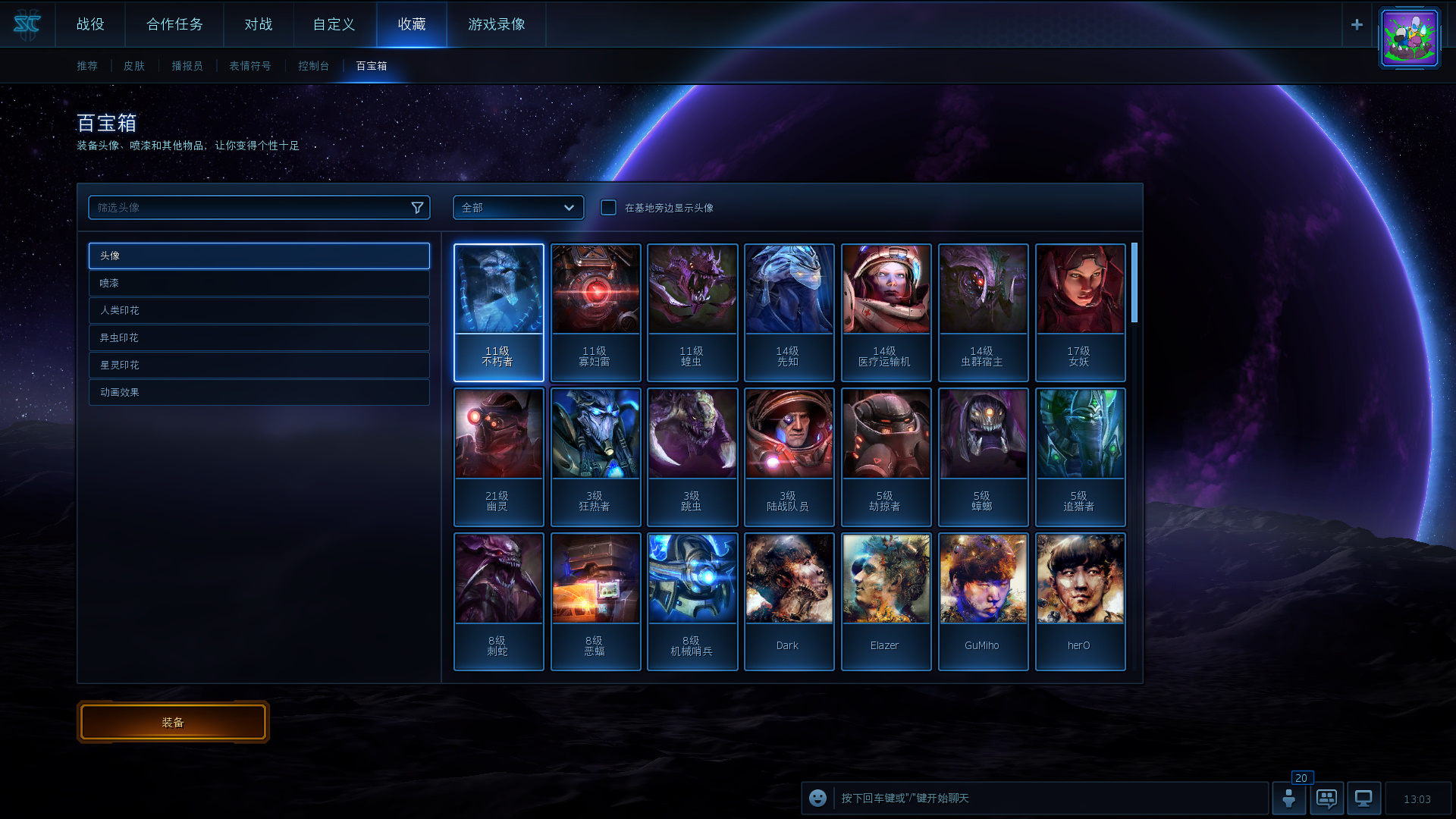Pick the GuMiho player portrait
Screen dimensions: 1456x819
(983, 601)
